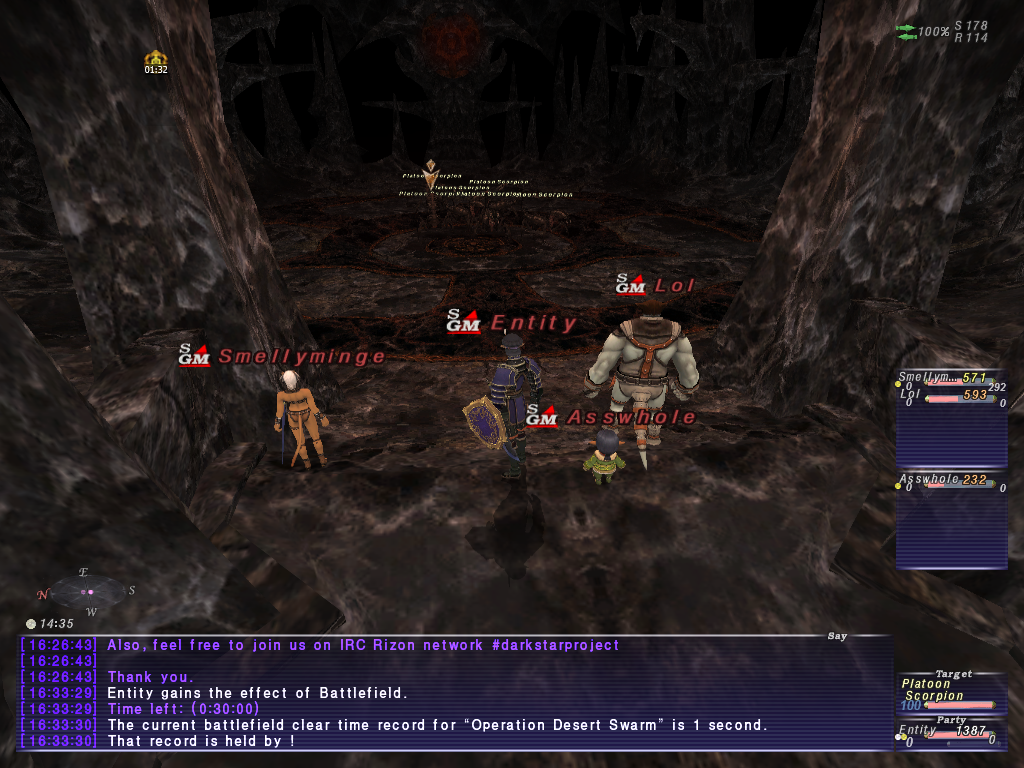Open the chat log window
This screenshot has height=768, width=1024.
(x=455, y=693)
